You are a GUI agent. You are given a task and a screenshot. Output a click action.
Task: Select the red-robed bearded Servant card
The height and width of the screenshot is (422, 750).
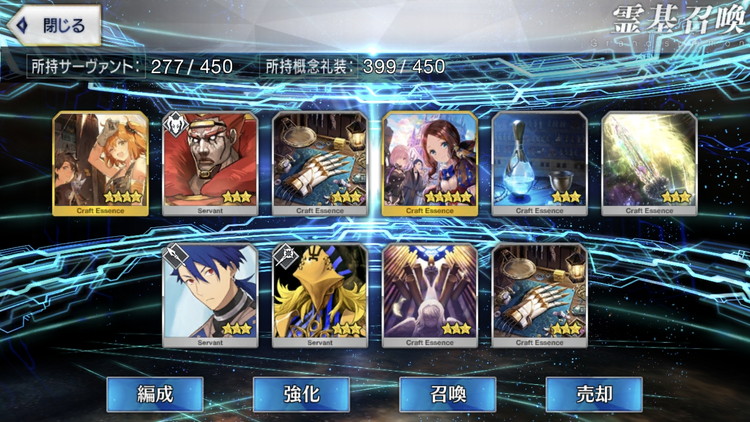[210, 163]
